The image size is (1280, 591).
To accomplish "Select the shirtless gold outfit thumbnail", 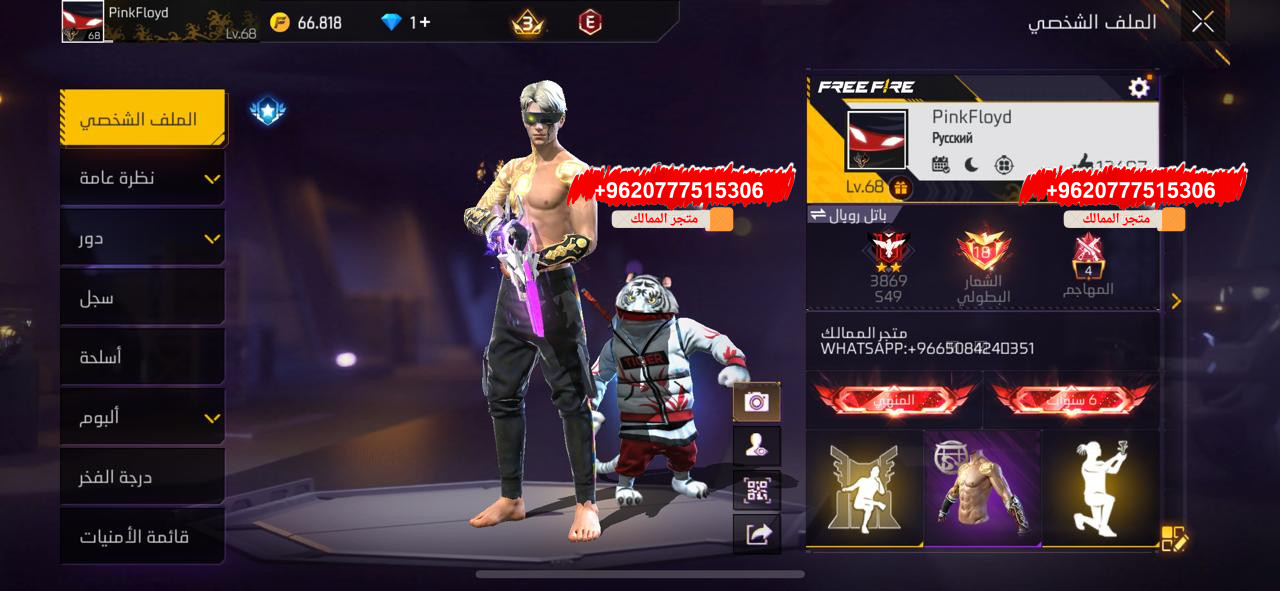I will coord(982,488).
